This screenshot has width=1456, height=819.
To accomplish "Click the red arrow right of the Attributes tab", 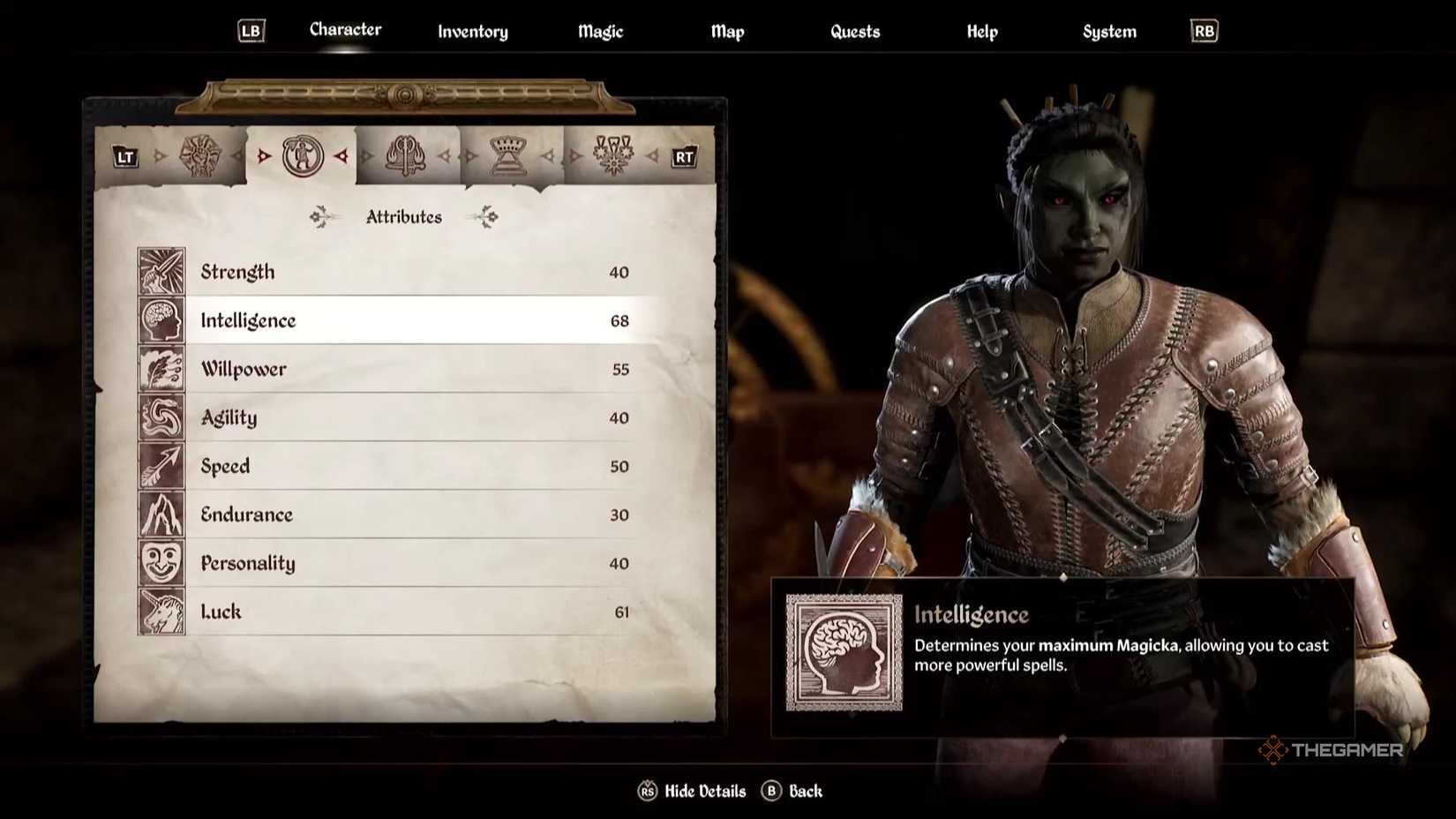I will click(340, 154).
